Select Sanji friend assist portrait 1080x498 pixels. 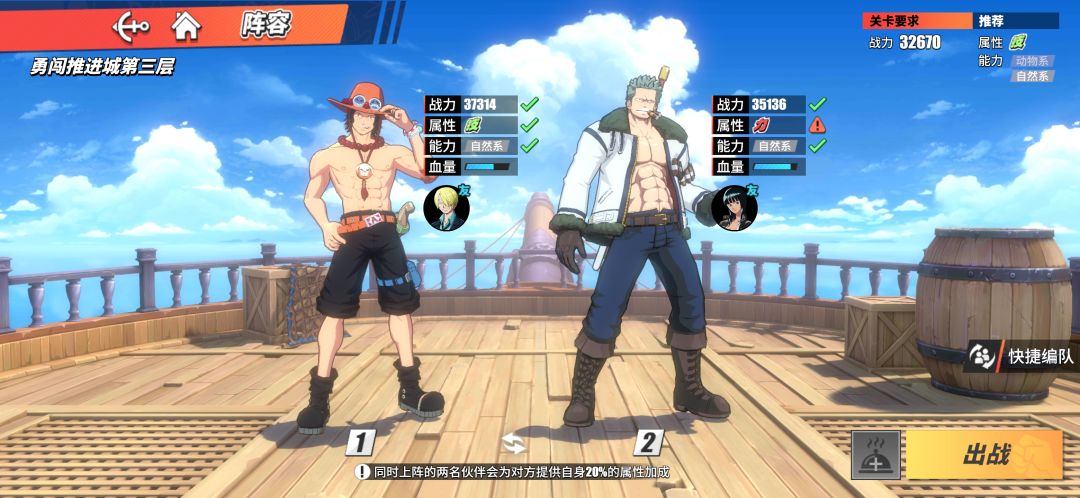pyautogui.click(x=442, y=207)
